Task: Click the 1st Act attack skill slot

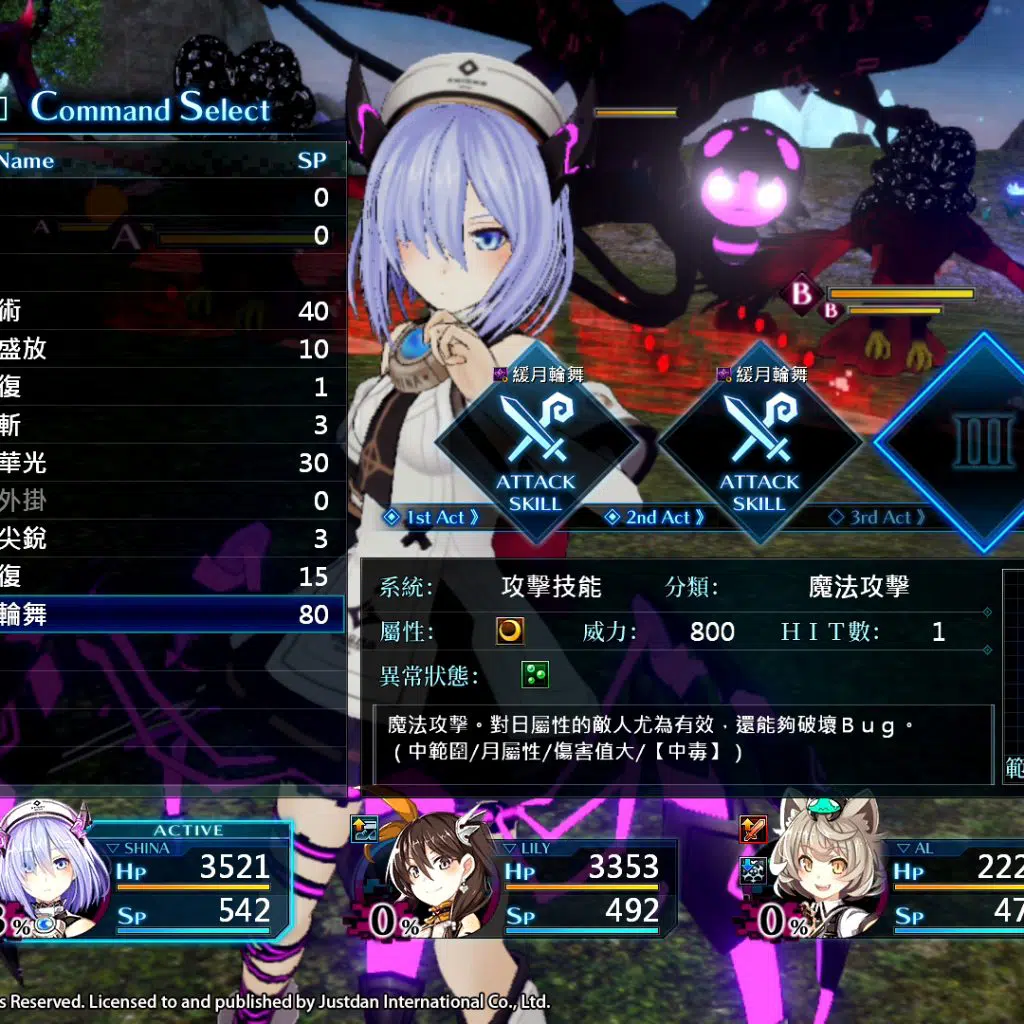Action: (536, 440)
